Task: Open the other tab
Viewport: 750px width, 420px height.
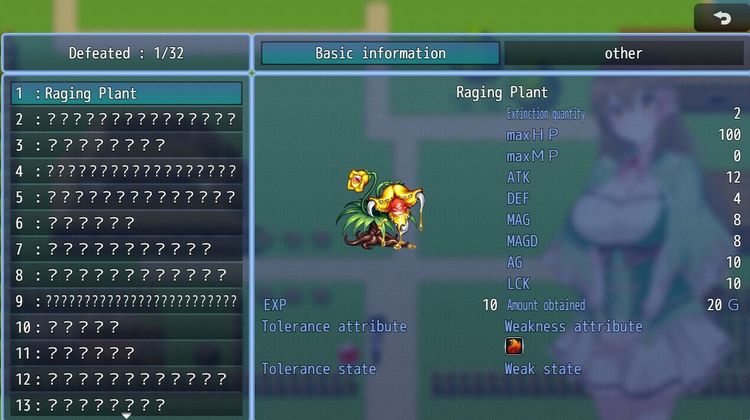Action: point(623,53)
